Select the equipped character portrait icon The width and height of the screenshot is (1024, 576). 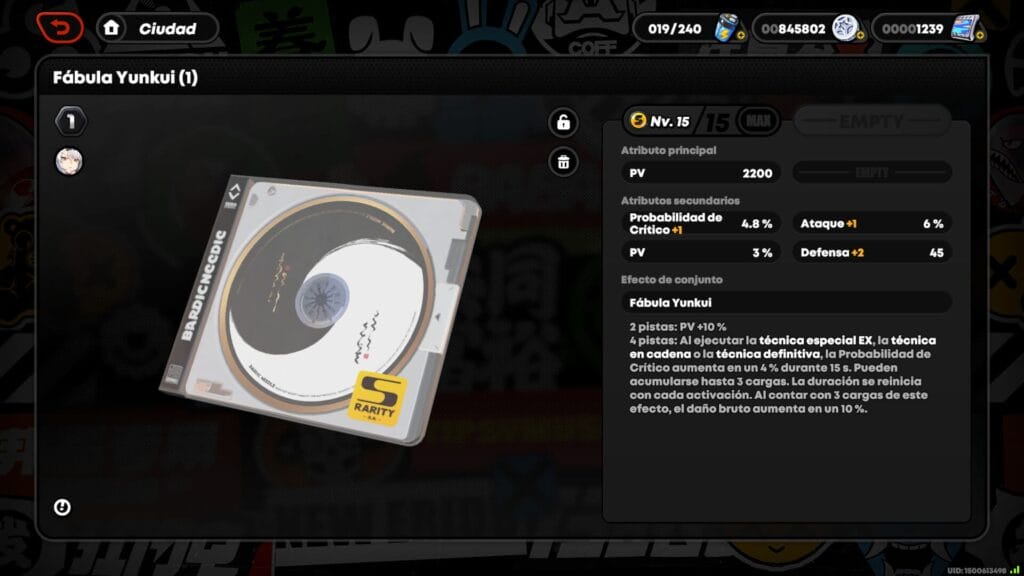[x=69, y=161]
